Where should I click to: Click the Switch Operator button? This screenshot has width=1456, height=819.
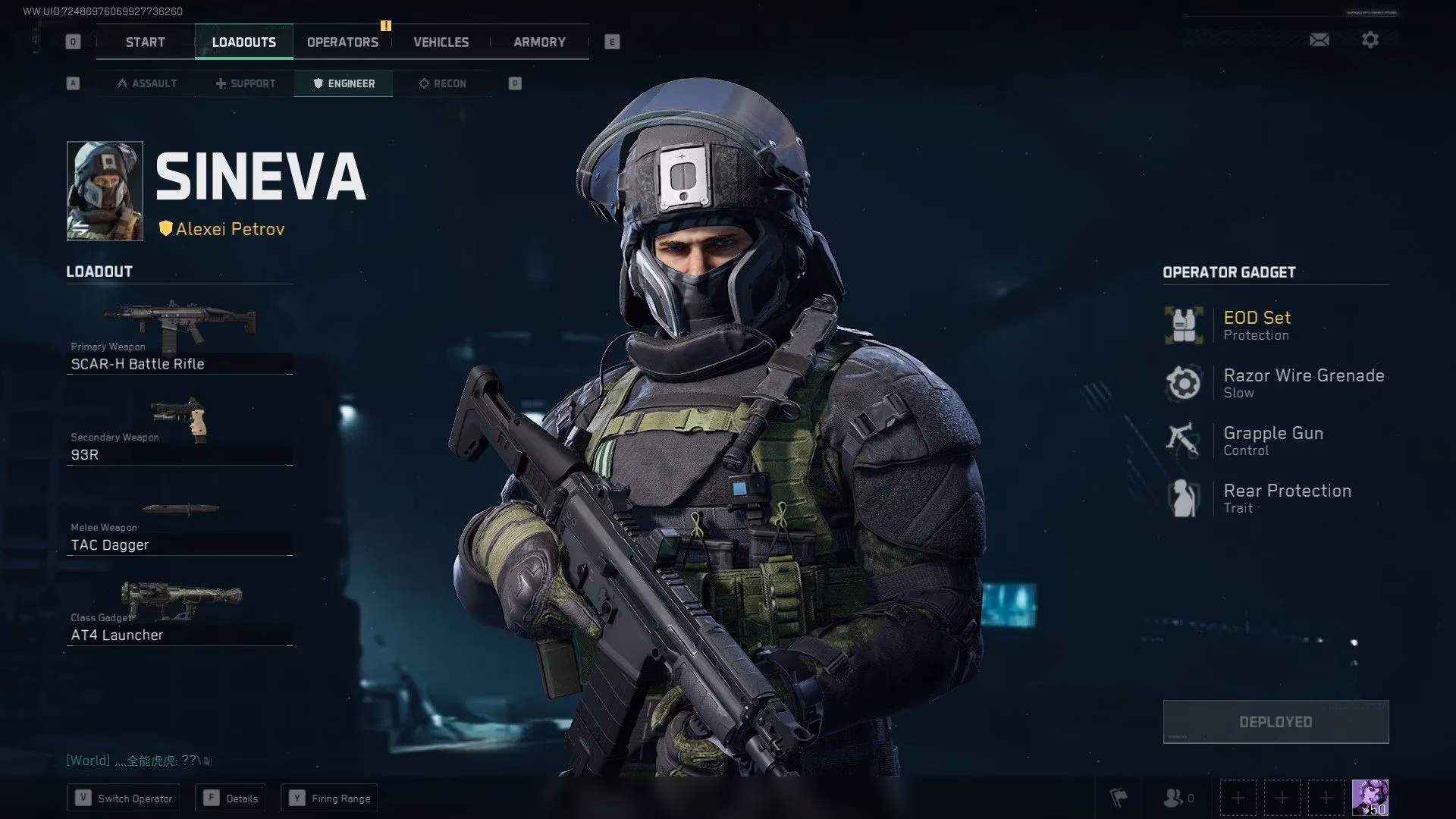click(x=123, y=798)
